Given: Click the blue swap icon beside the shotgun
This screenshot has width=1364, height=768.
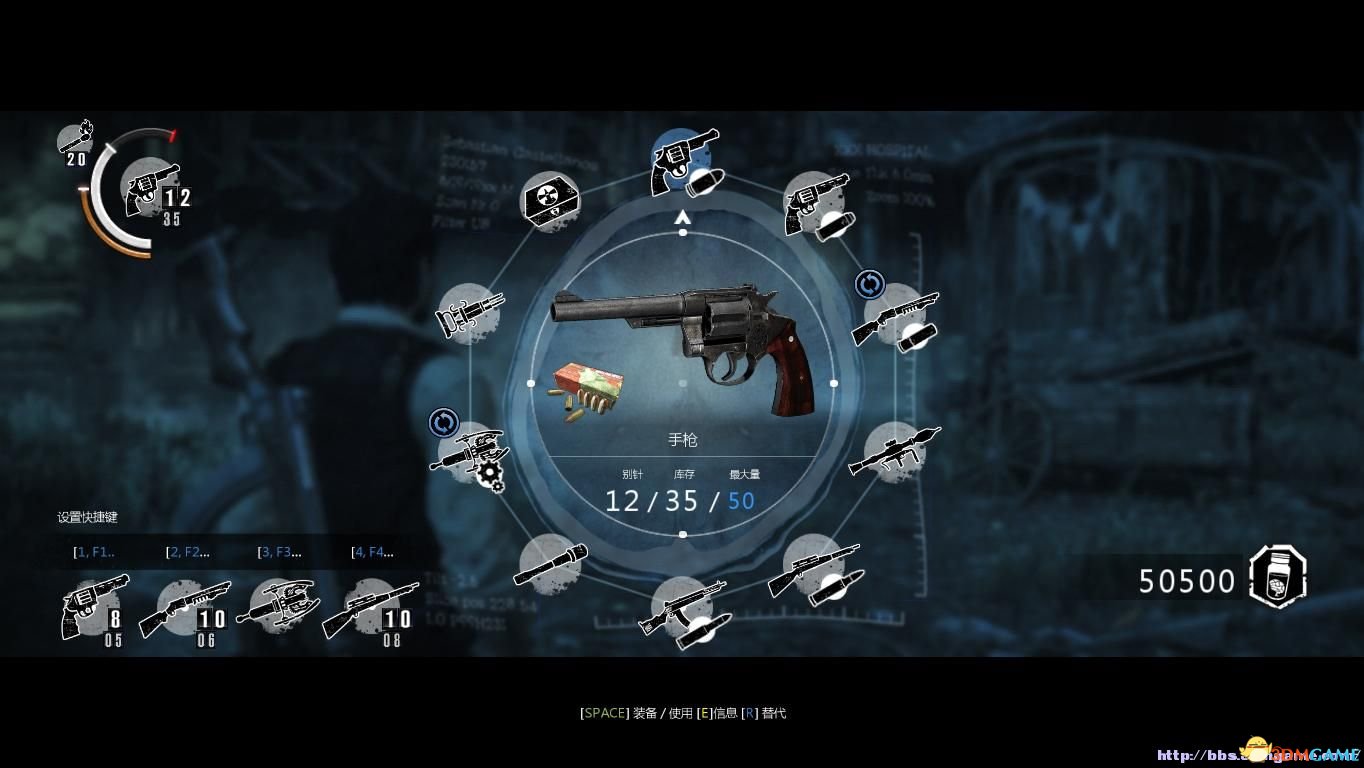Looking at the screenshot, I should click(x=869, y=285).
